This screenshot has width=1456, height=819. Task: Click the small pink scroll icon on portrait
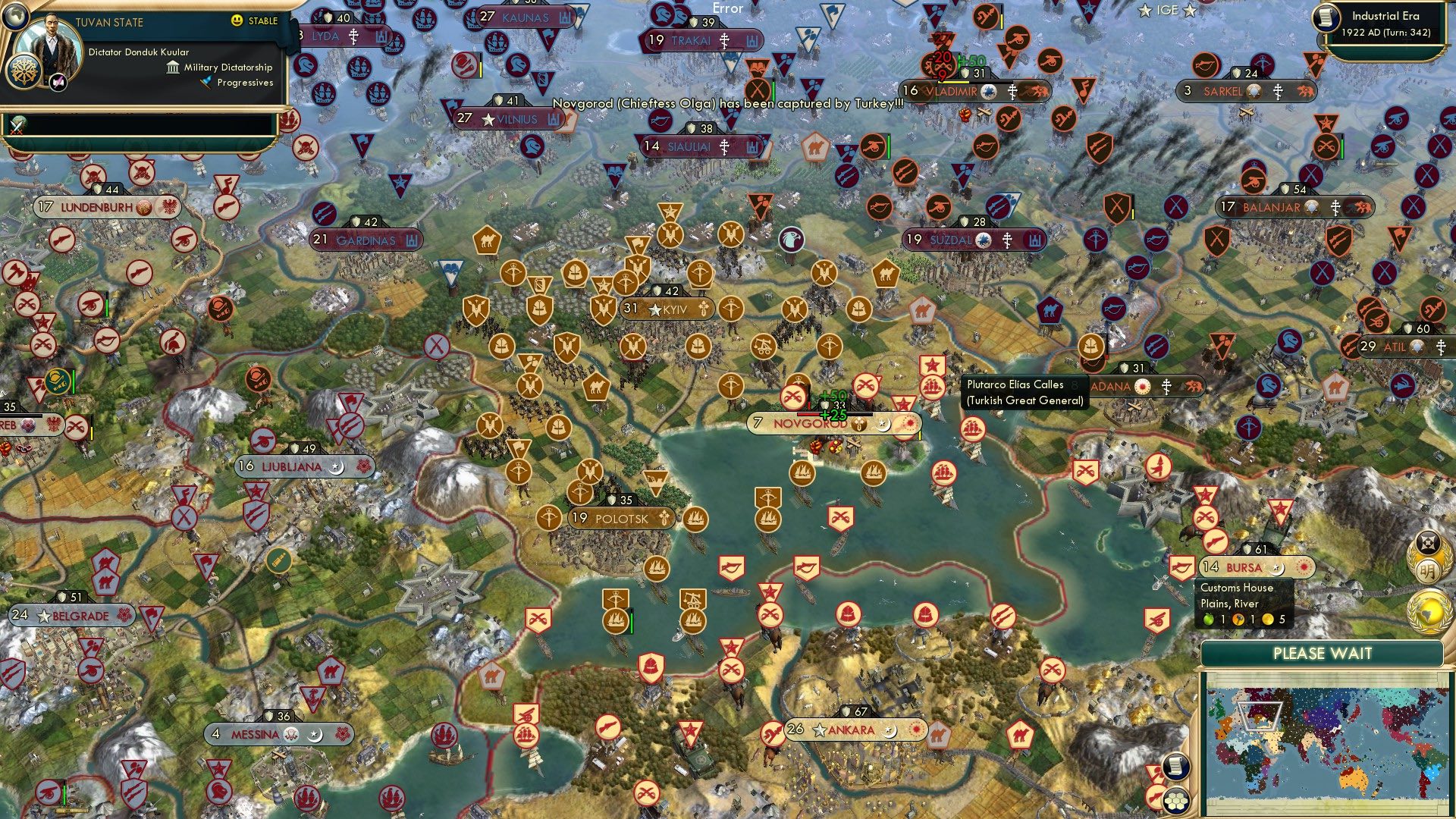pyautogui.click(x=59, y=83)
